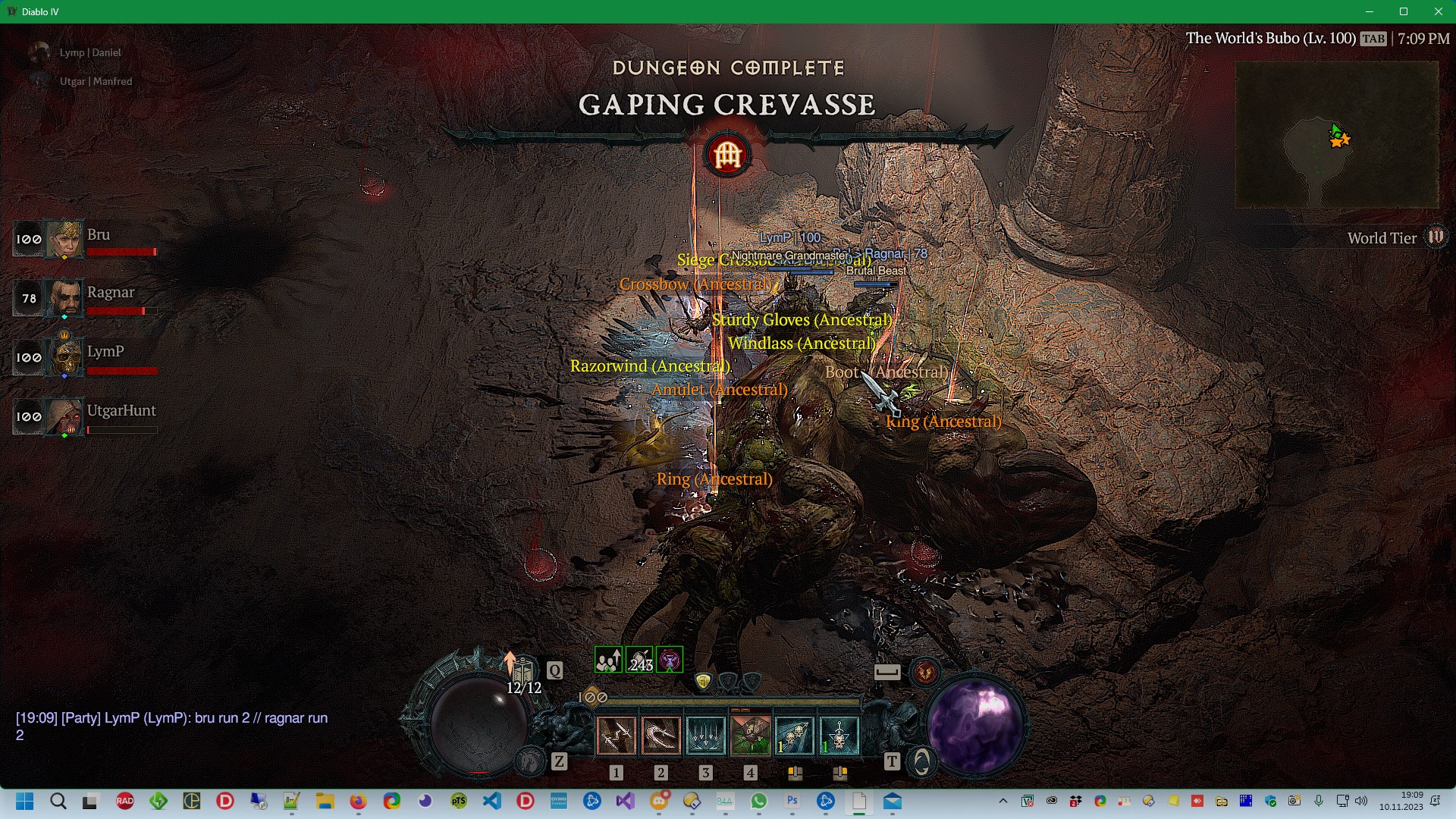1456x819 pixels.
Task: Close the Diablo IV window
Action: pos(1438,11)
